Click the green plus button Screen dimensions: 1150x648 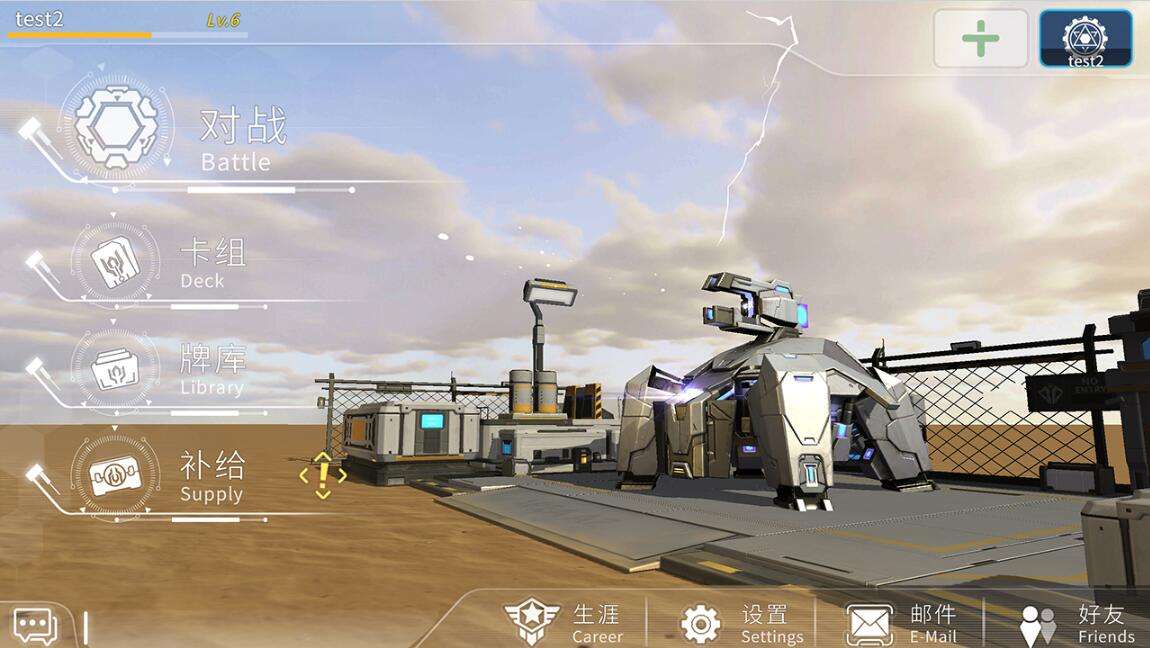[980, 39]
